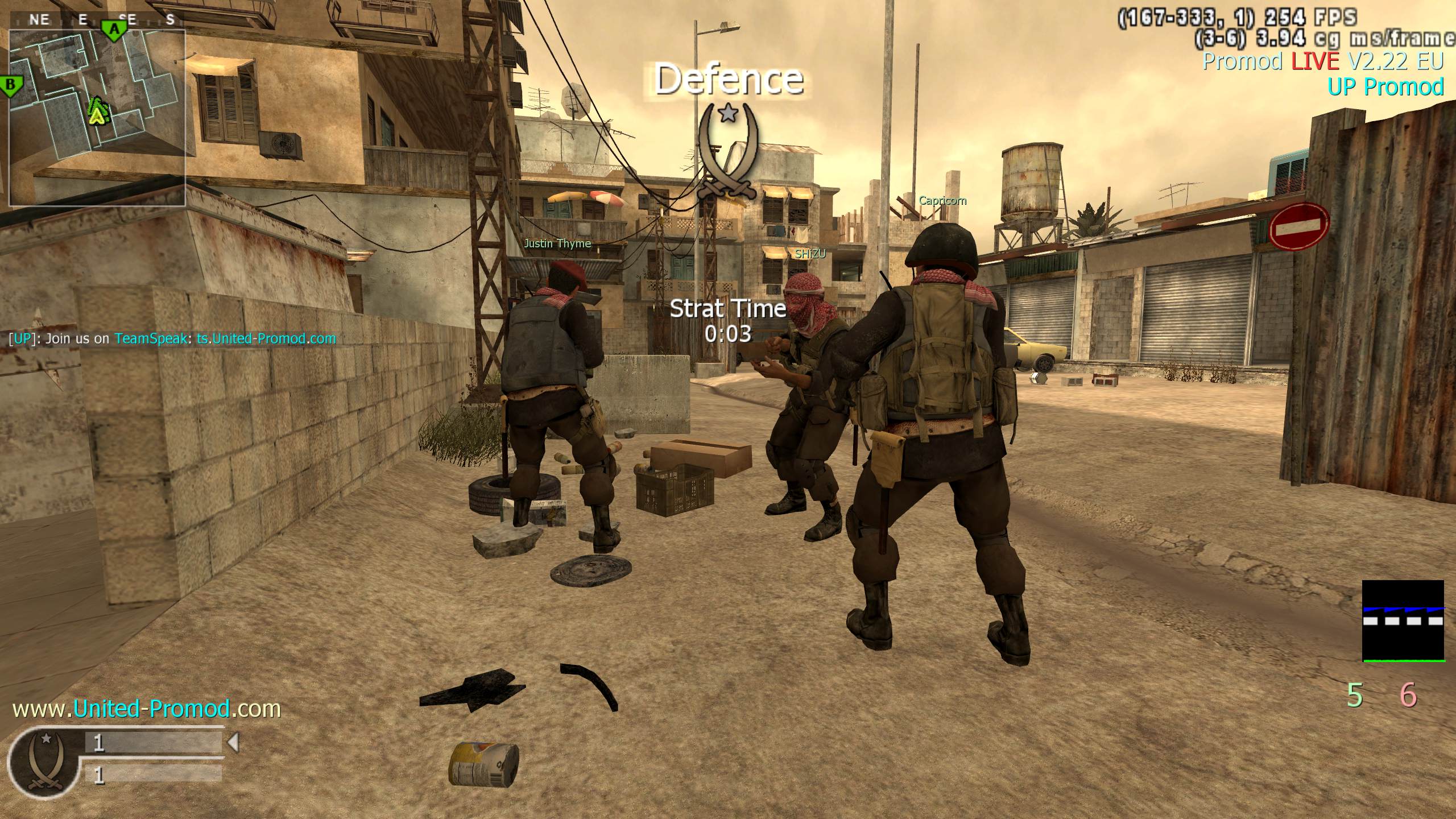
Task: Click the www.United-Promod.com watermark
Action: click(147, 709)
